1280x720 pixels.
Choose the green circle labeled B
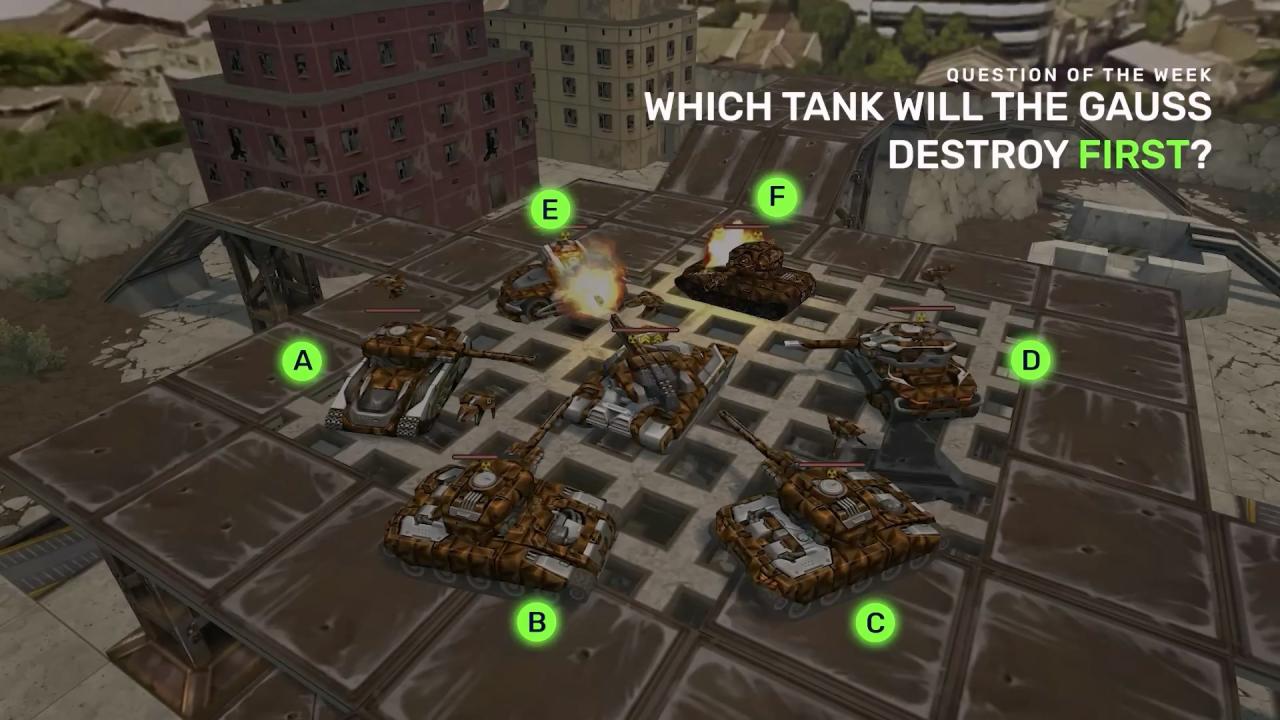pos(537,622)
